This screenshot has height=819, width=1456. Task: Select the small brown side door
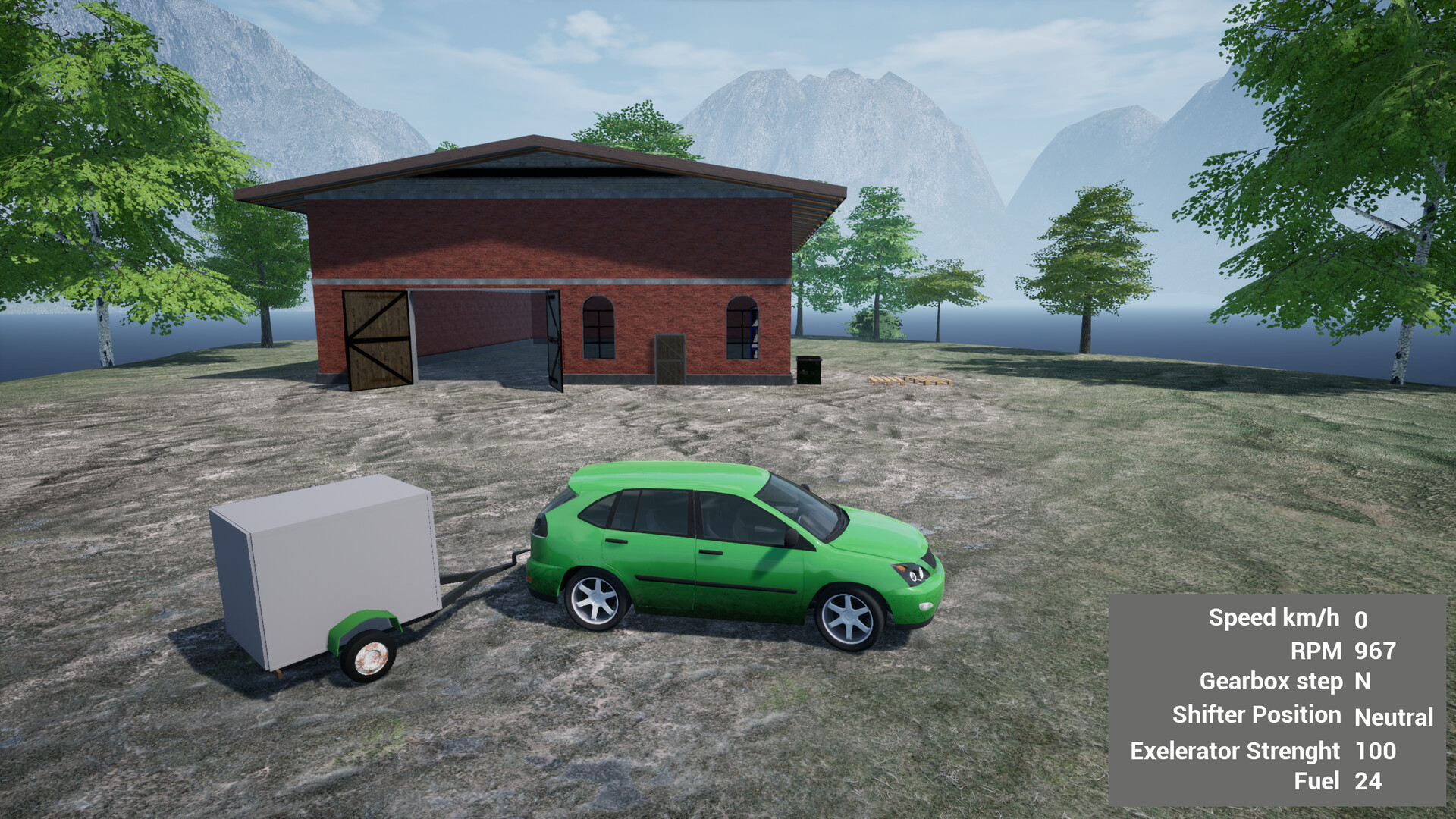(670, 356)
